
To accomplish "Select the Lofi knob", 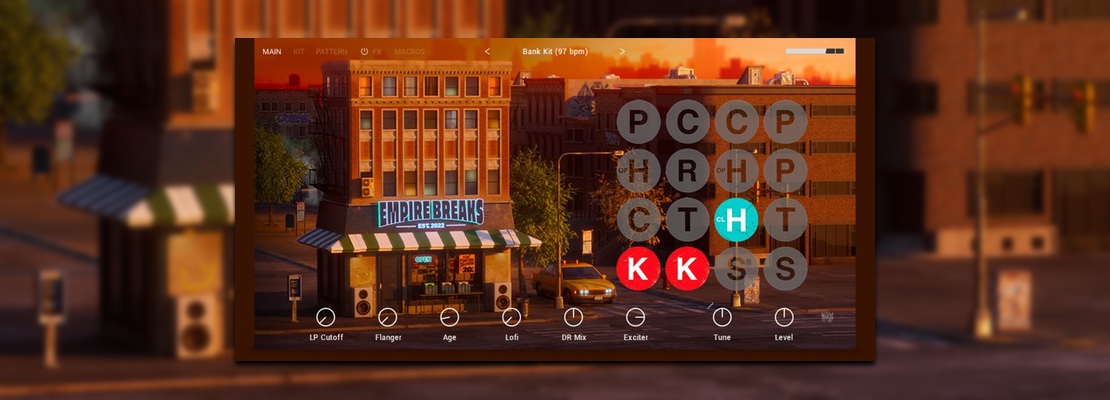I will [x=512, y=317].
